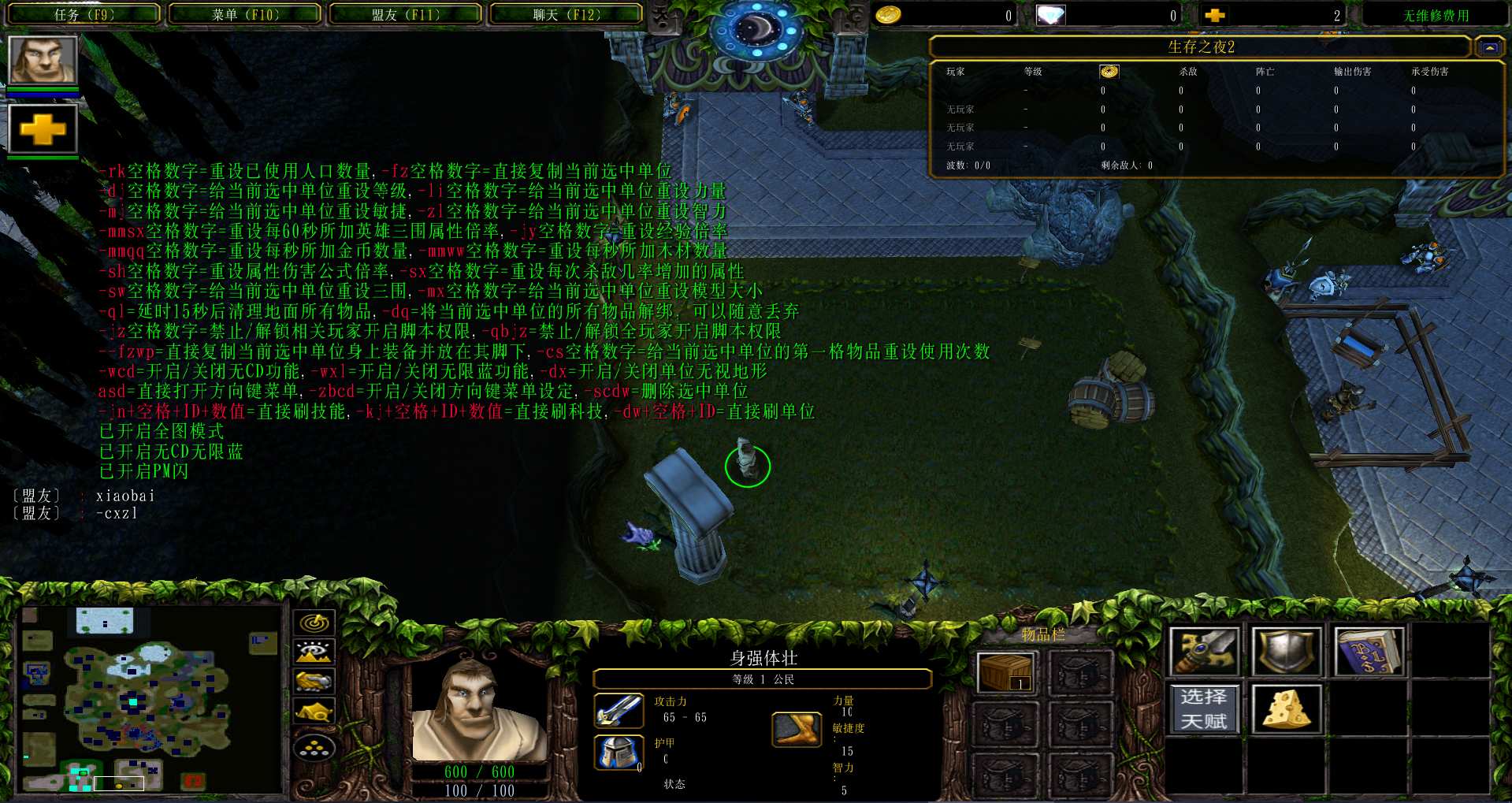Toggle minimap terrain display button
Screen dimensions: 1512x803
tap(314, 652)
